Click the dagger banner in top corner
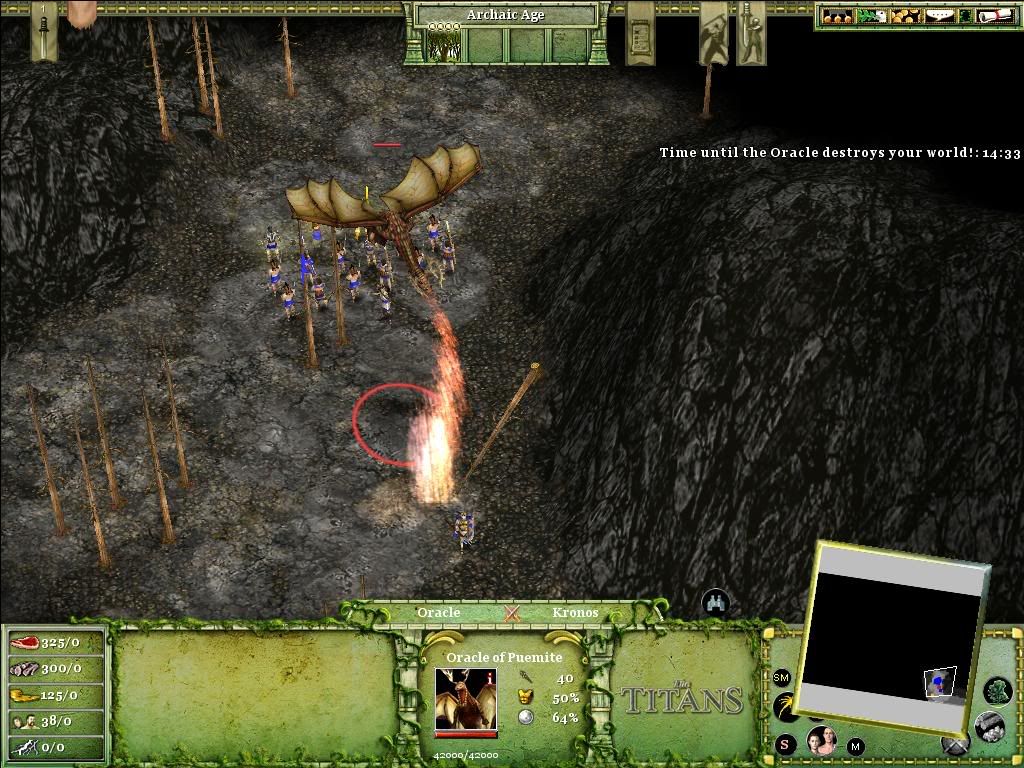The height and width of the screenshot is (768, 1024). pyautogui.click(x=44, y=28)
